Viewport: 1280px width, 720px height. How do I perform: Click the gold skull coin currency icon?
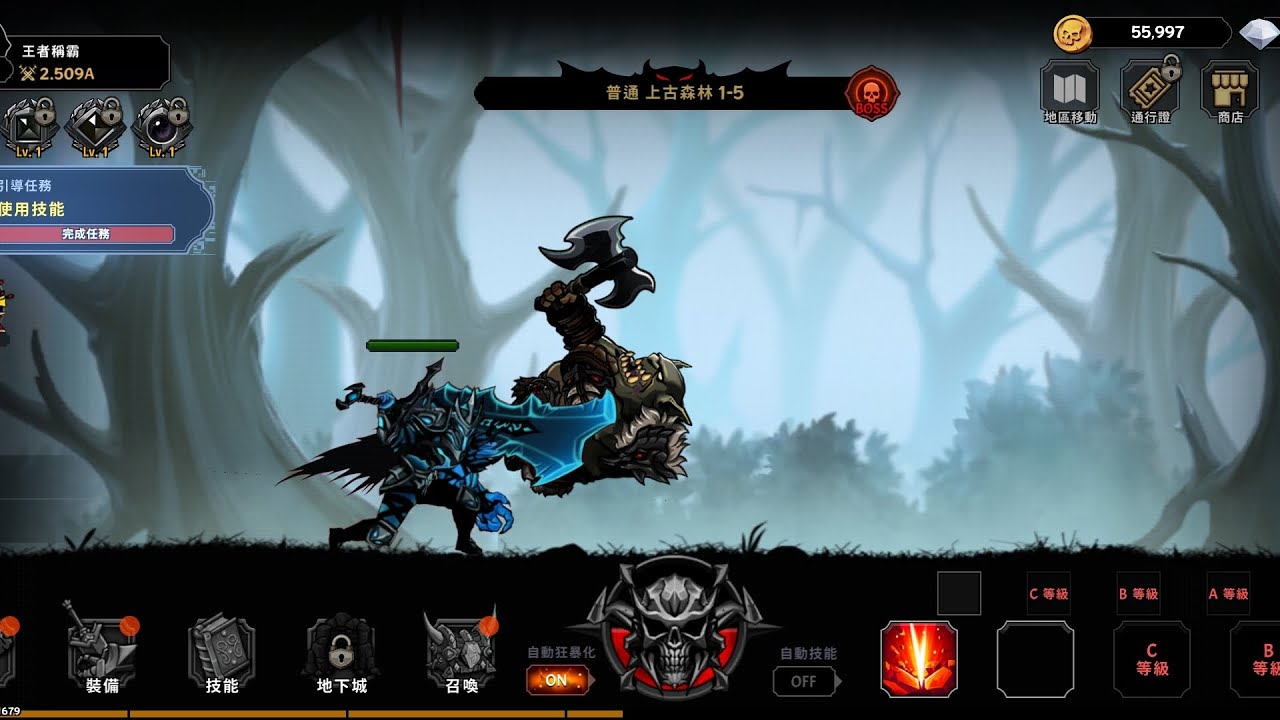pos(1070,34)
